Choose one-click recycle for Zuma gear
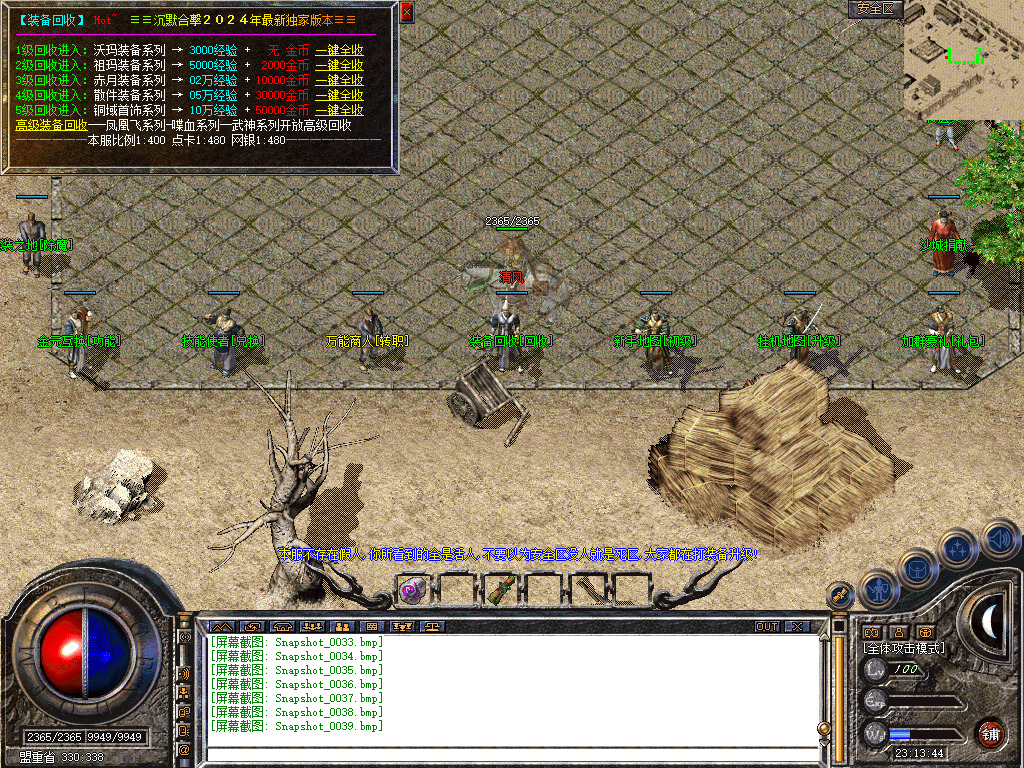 coord(339,65)
